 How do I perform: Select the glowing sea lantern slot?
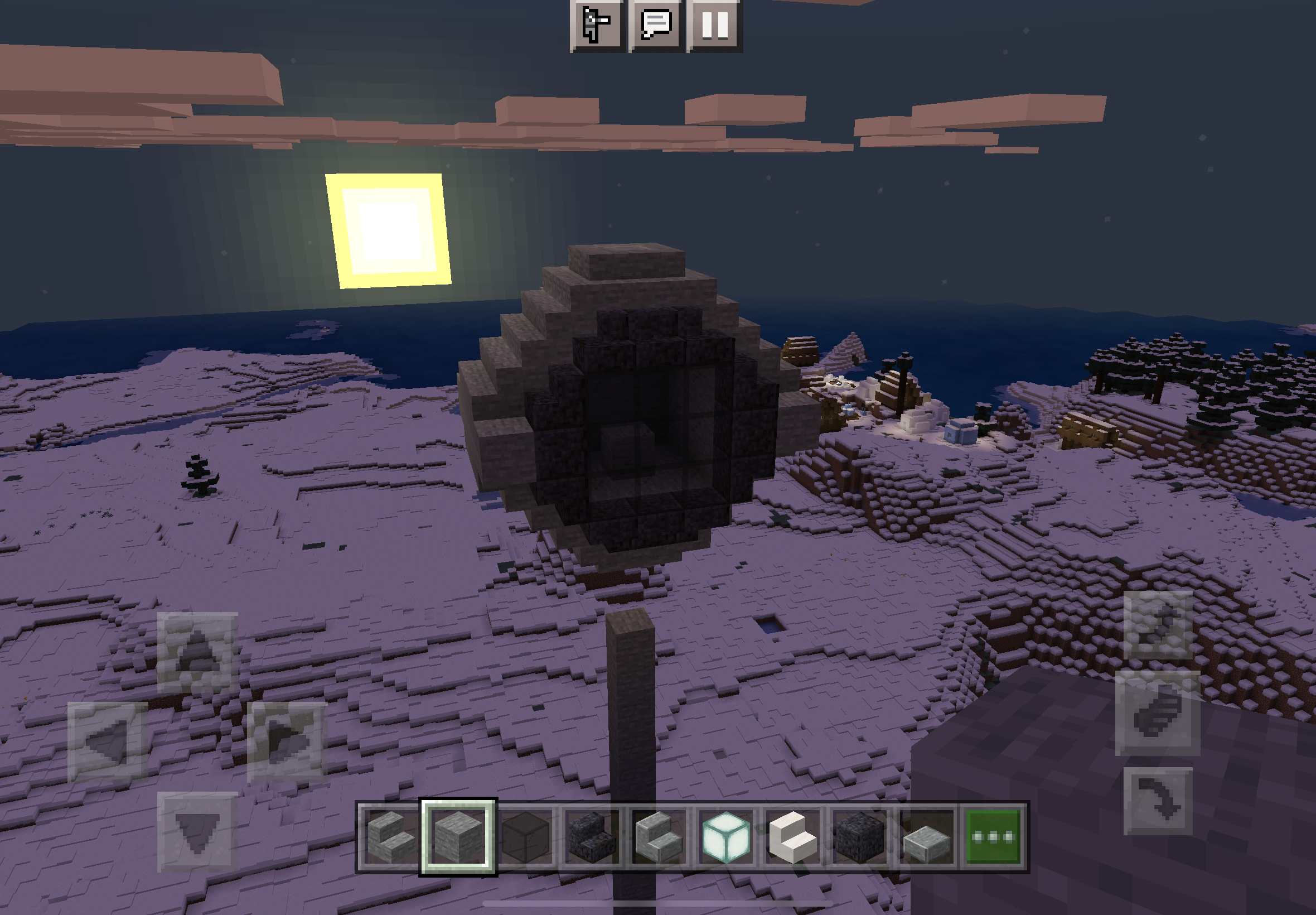725,837
